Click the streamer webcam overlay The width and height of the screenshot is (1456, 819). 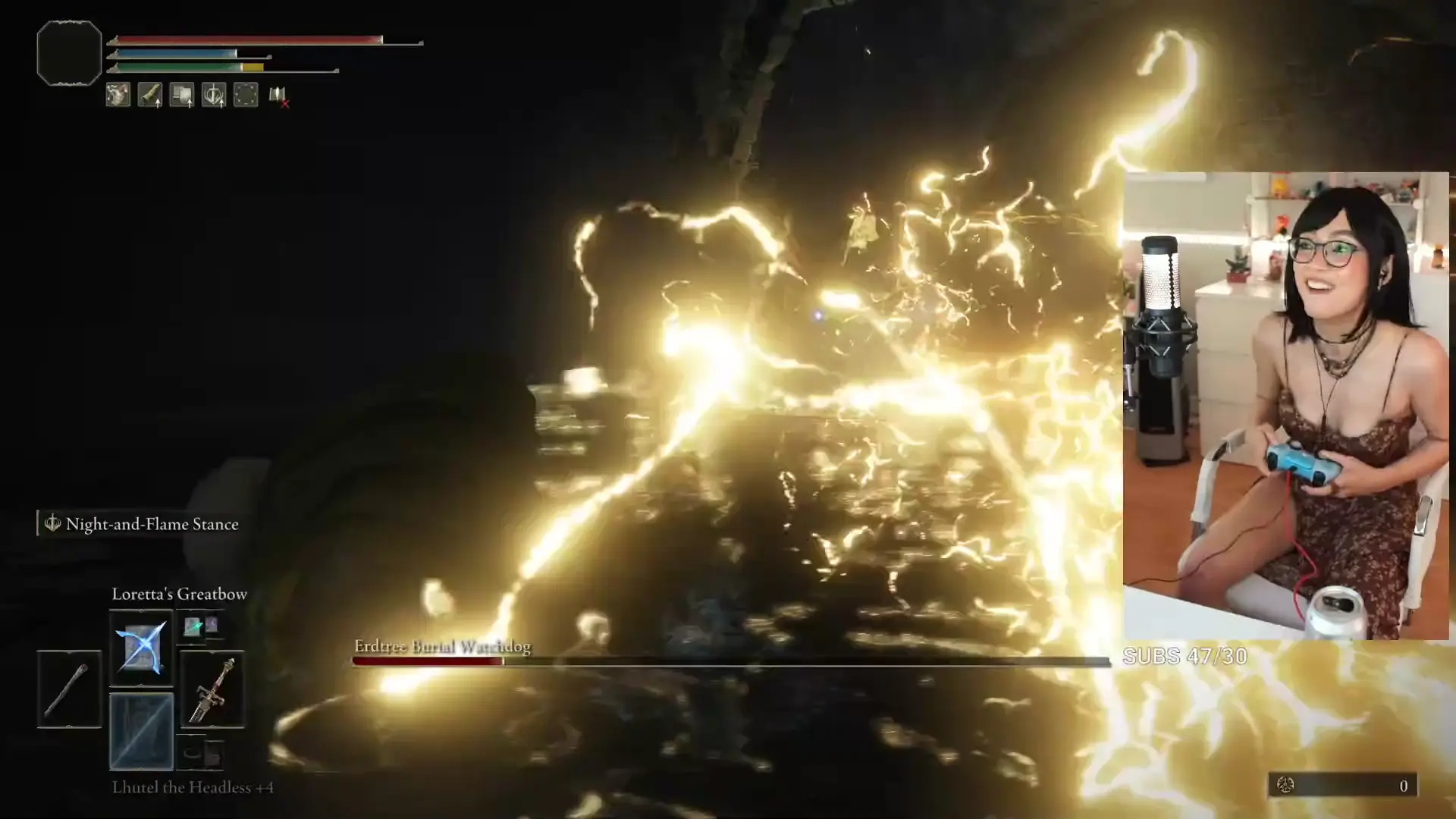coord(1285,406)
